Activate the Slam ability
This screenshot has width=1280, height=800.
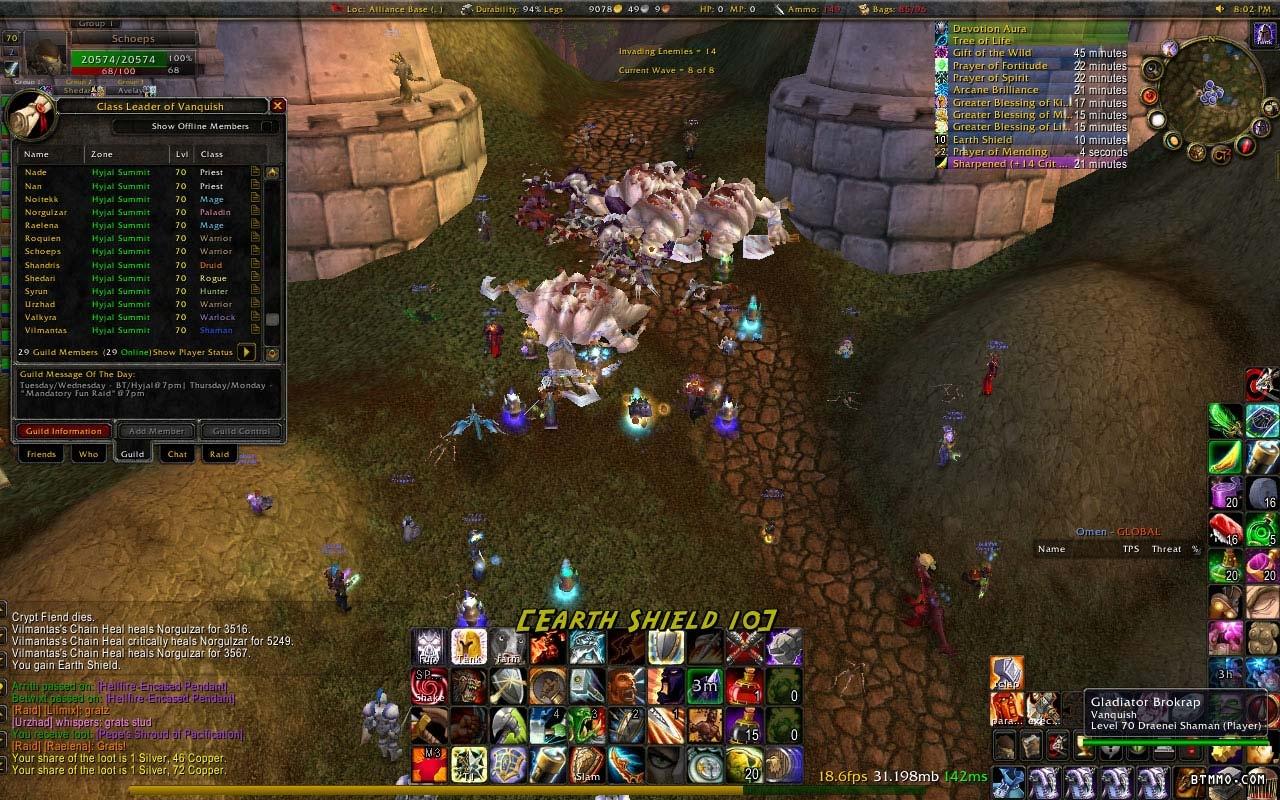(x=587, y=764)
